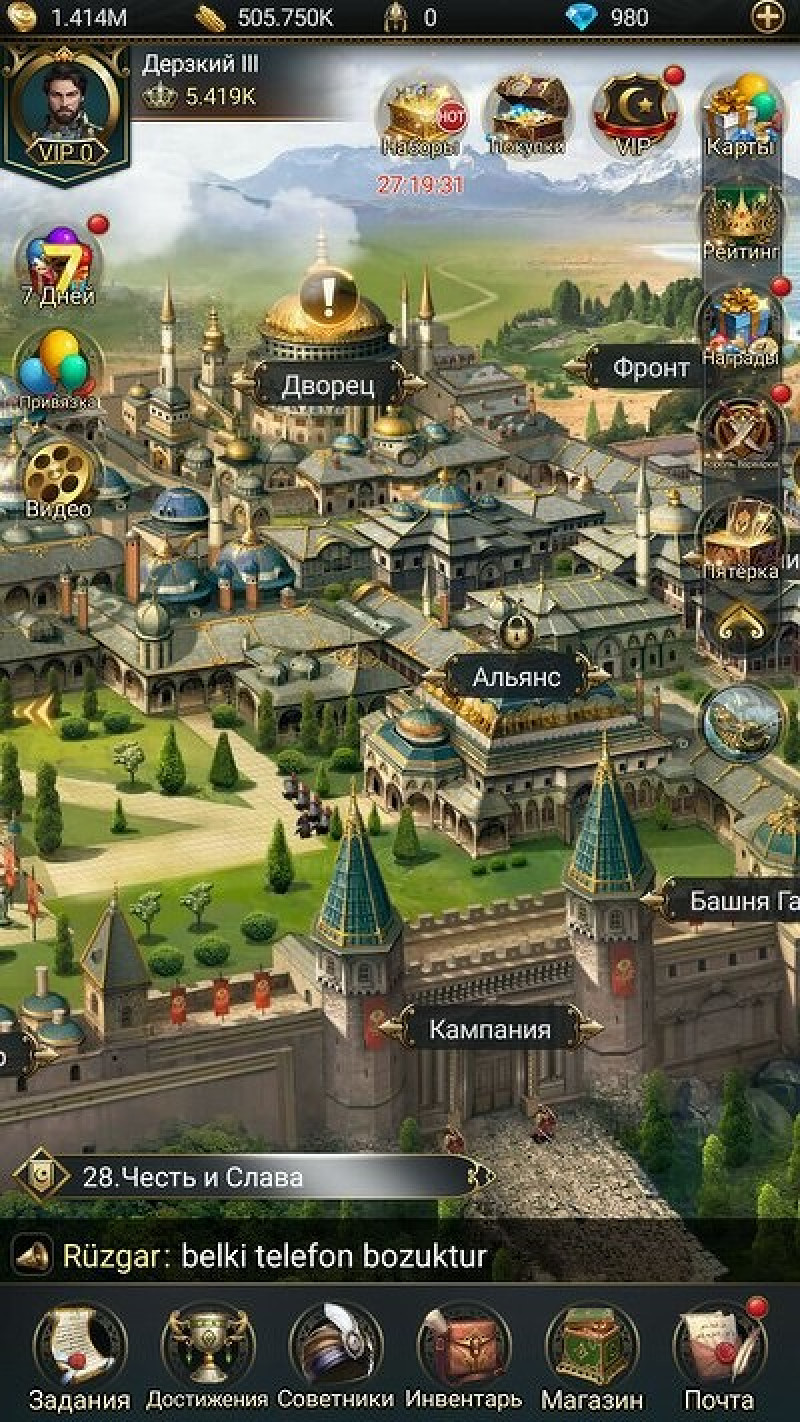Open the Покупки treasure chest
Viewport: 800px width, 1422px height.
click(x=527, y=115)
